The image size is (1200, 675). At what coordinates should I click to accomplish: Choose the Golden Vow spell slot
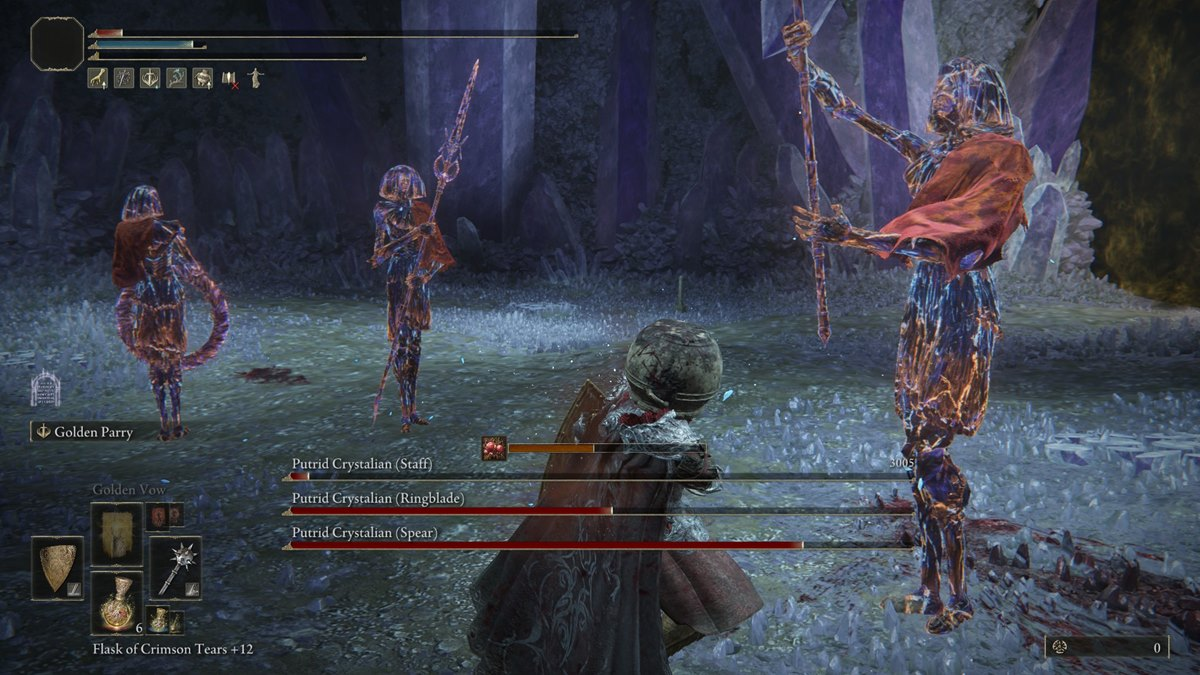116,534
